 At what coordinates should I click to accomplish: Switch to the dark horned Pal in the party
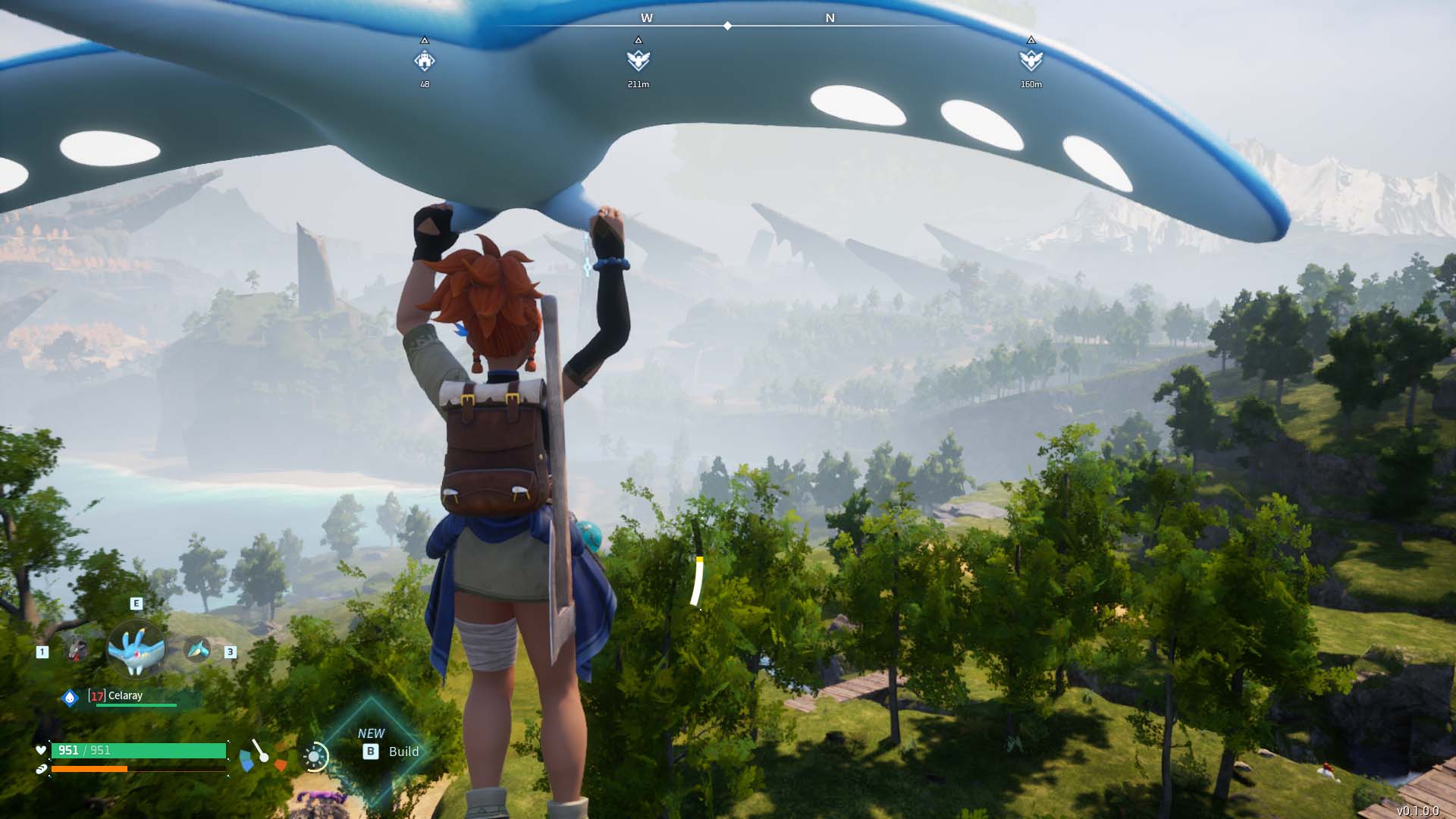pos(76,649)
